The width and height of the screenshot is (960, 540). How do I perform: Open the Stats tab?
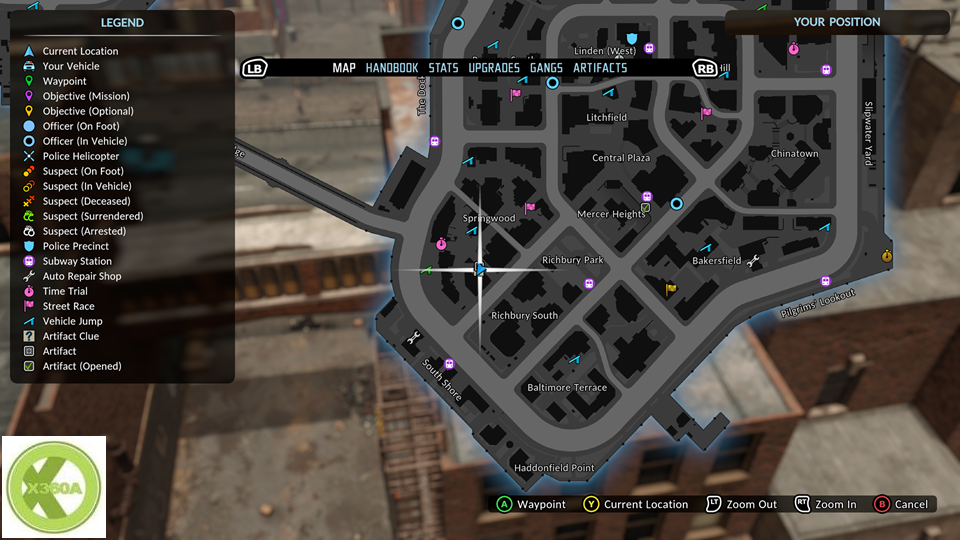tap(443, 68)
